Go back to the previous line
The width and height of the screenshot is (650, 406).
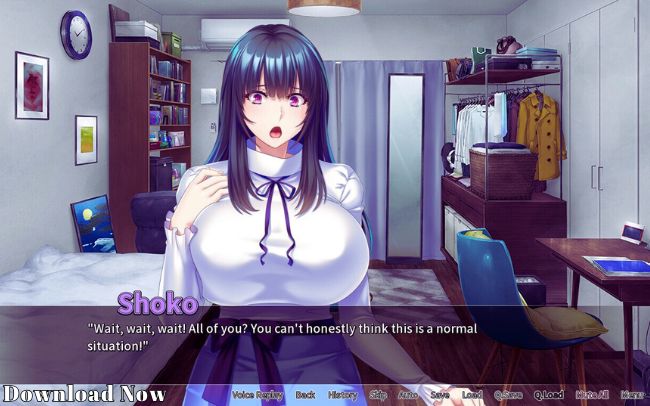tap(305, 395)
